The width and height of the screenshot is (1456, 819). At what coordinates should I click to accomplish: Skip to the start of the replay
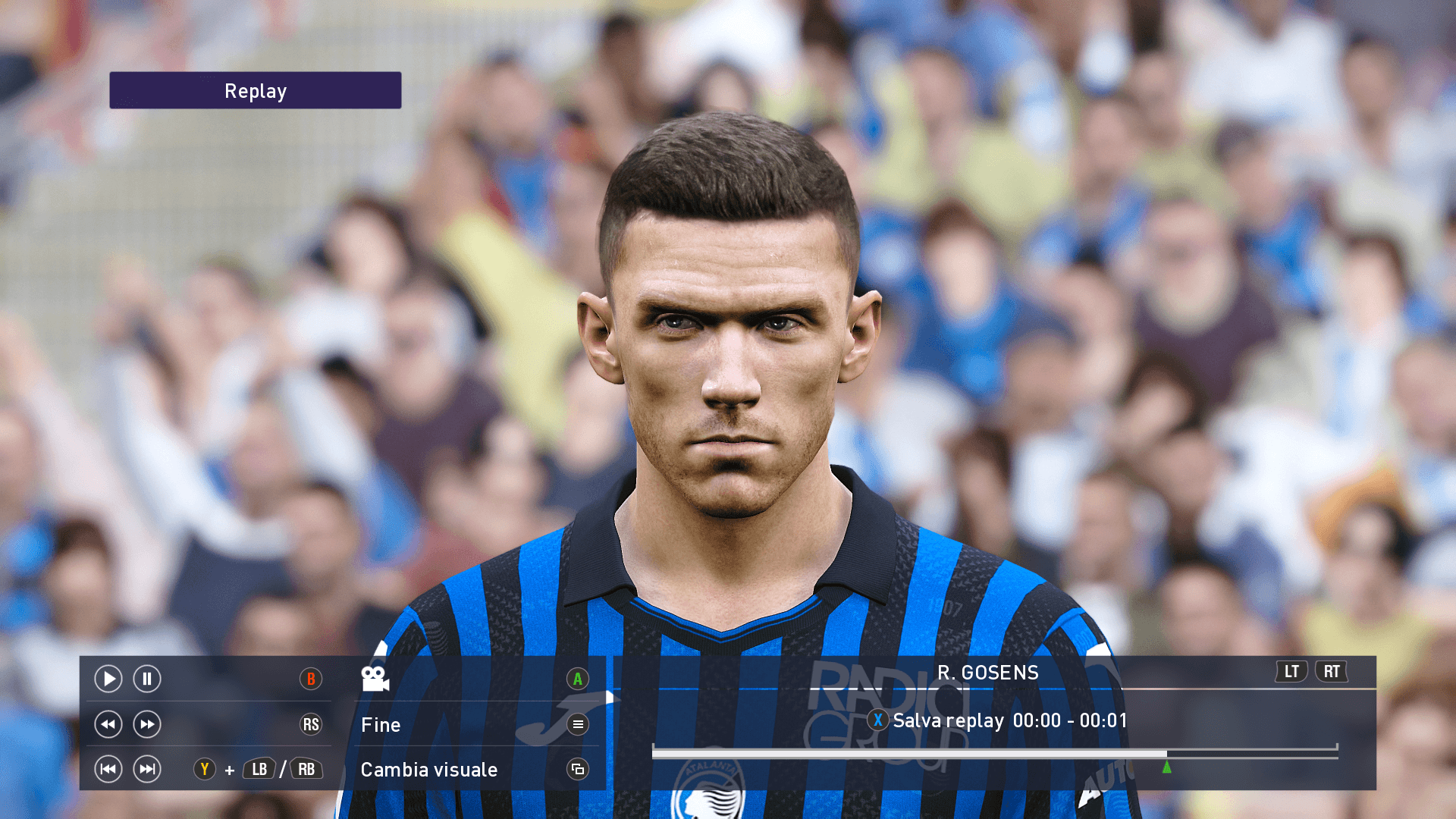[108, 770]
